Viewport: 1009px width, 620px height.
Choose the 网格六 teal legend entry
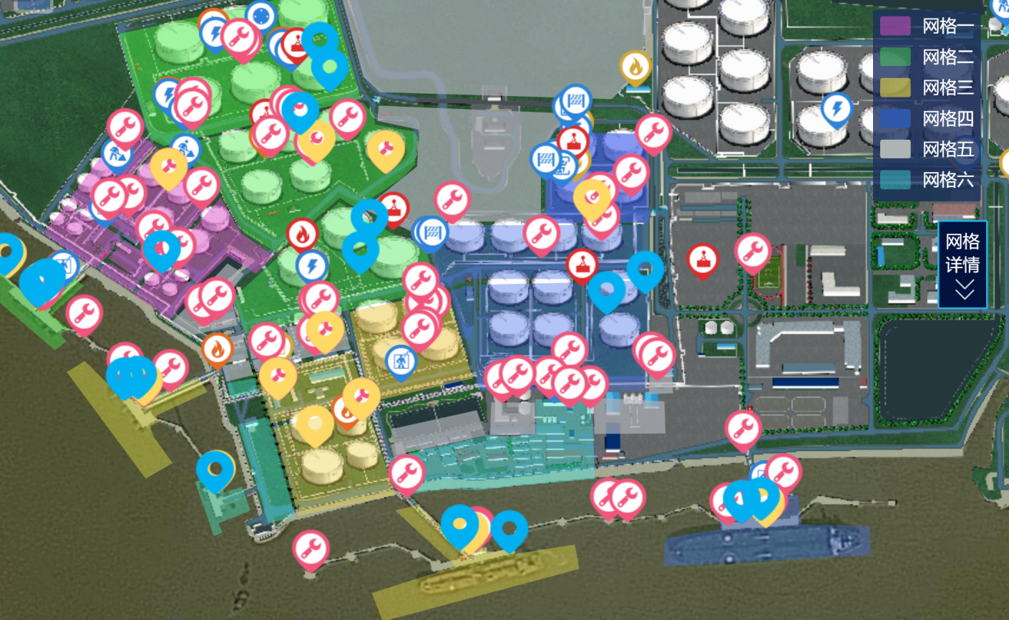pyautogui.click(x=925, y=181)
